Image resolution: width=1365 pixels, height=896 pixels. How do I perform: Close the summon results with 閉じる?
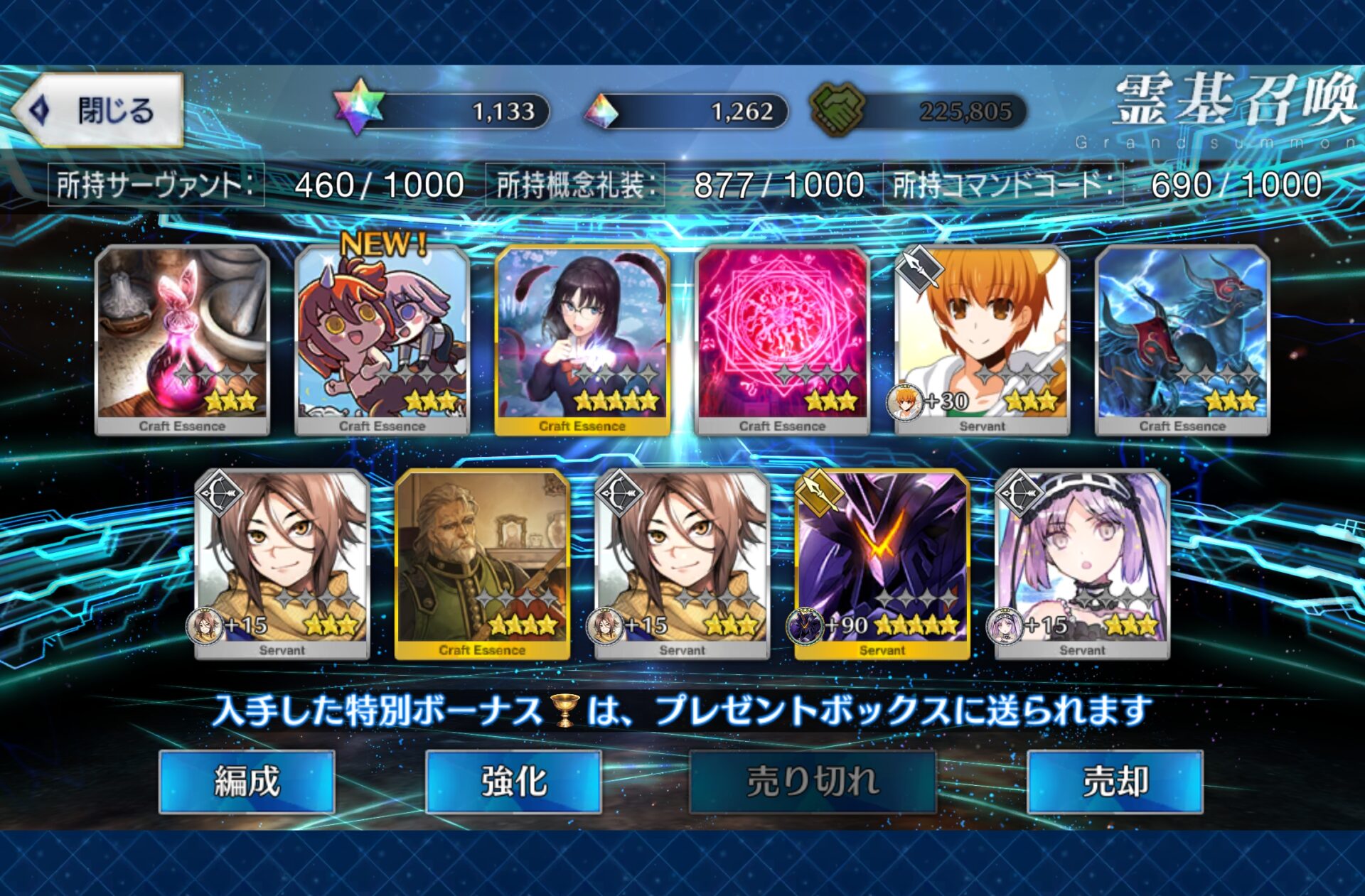98,111
